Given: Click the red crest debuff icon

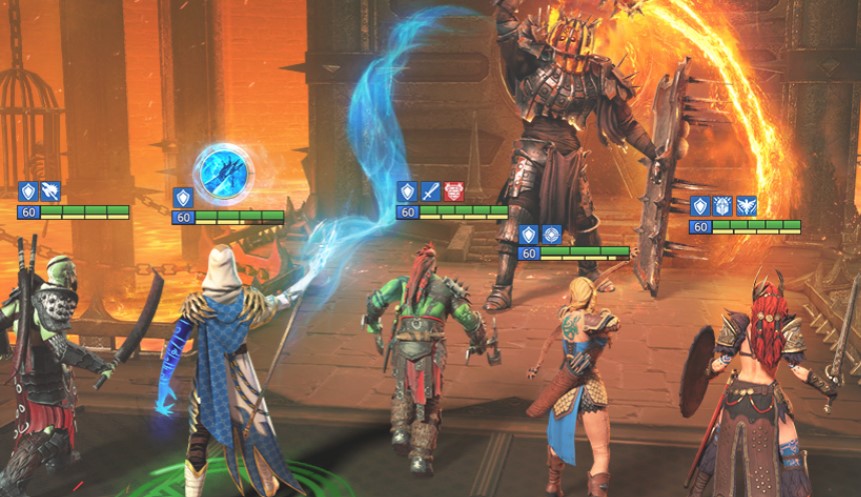Looking at the screenshot, I should pos(453,192).
